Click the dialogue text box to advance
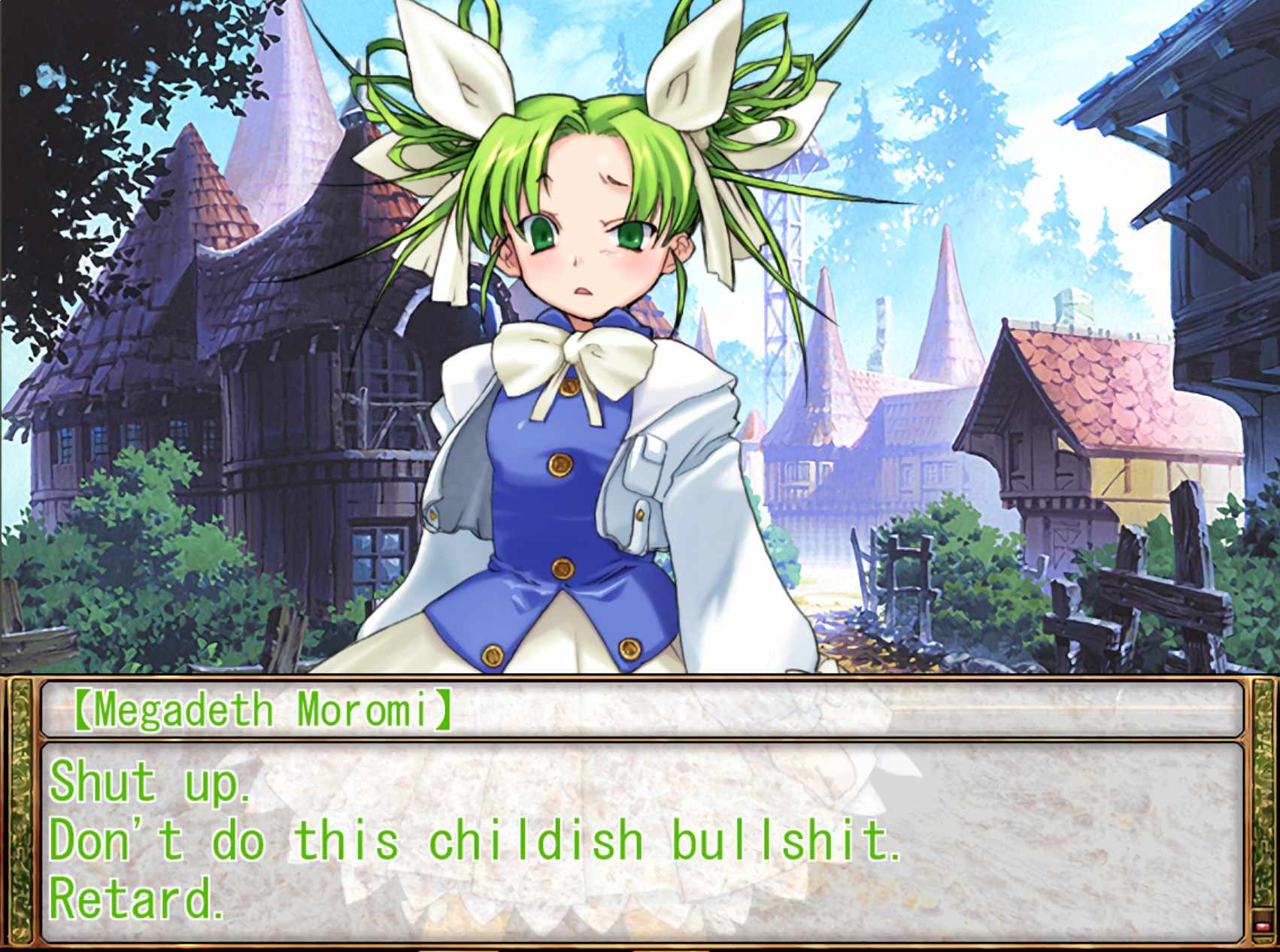 pos(639,841)
